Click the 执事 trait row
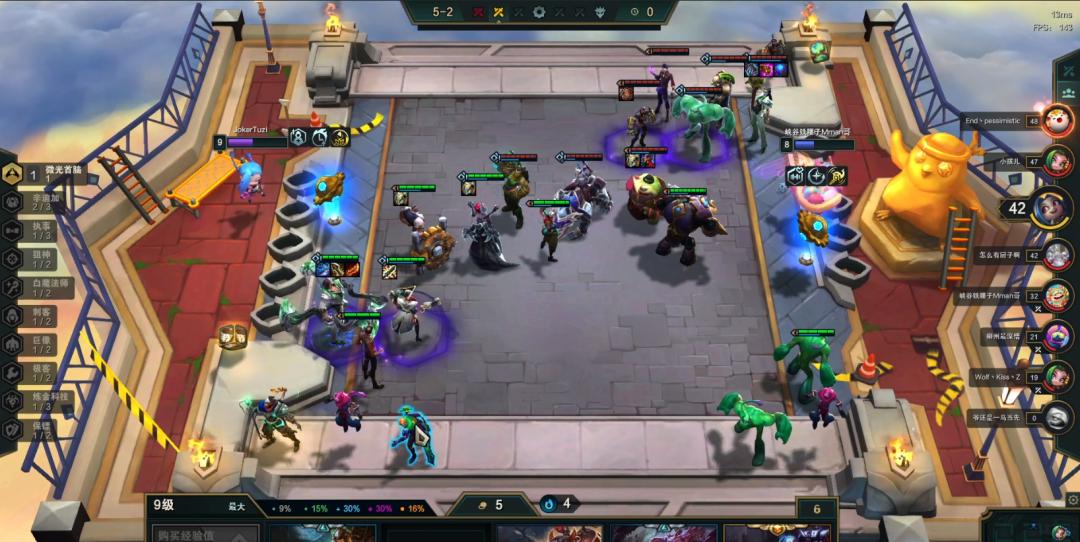Viewport: 1080px width, 542px height. coord(44,230)
